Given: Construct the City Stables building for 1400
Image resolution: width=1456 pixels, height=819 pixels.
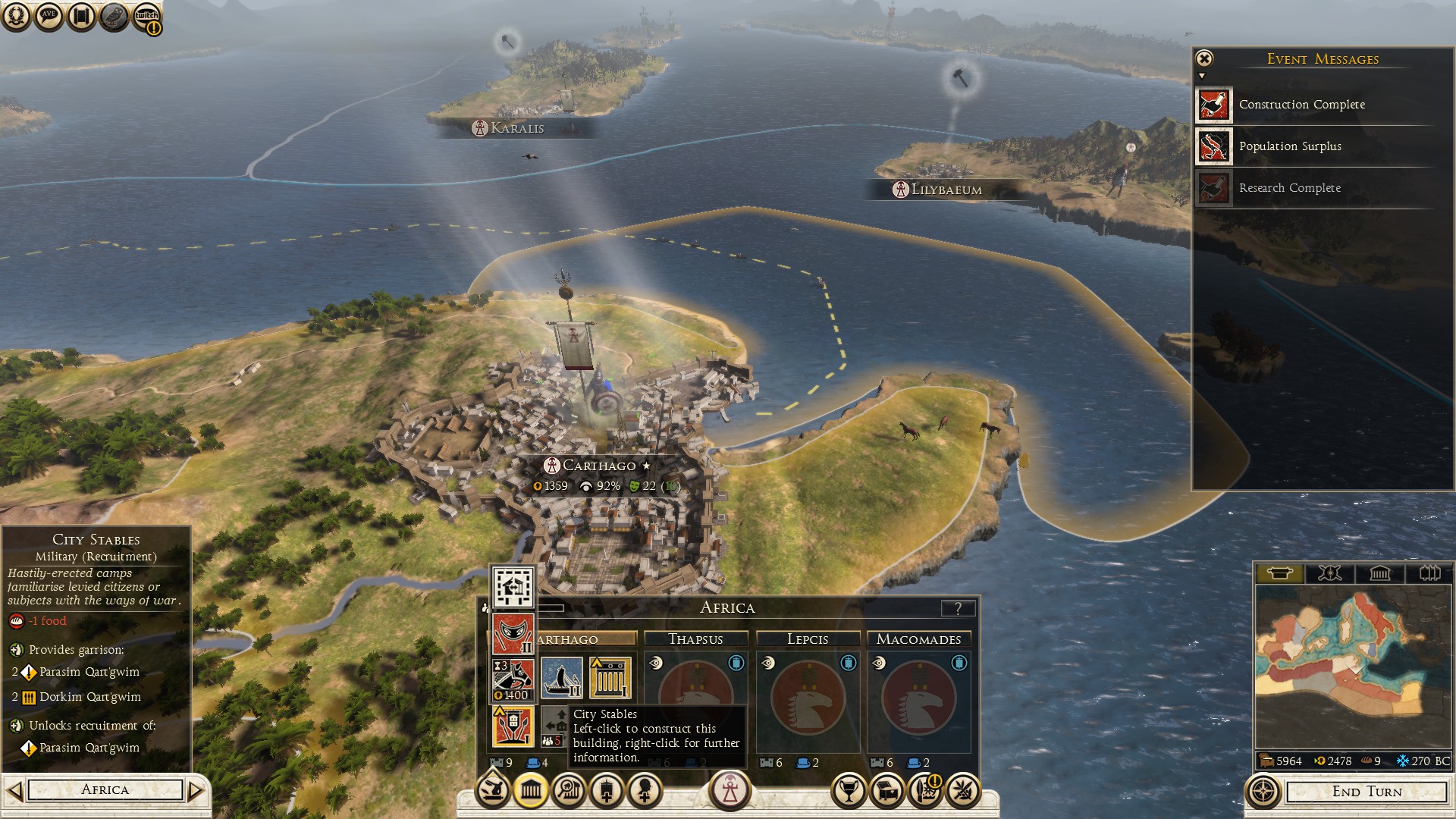Looking at the screenshot, I should (x=513, y=679).
